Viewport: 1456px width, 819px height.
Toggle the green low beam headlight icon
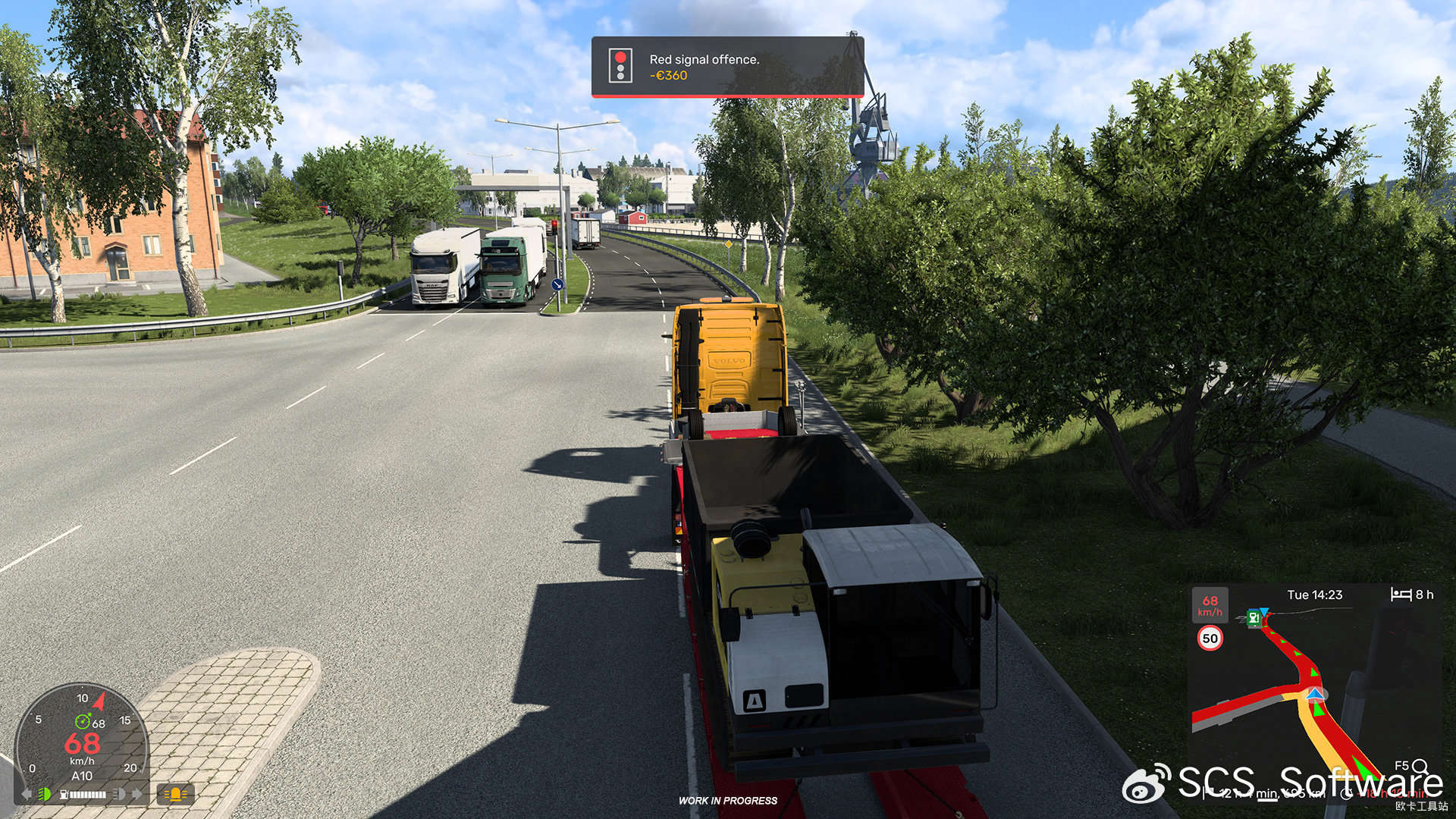tap(45, 794)
